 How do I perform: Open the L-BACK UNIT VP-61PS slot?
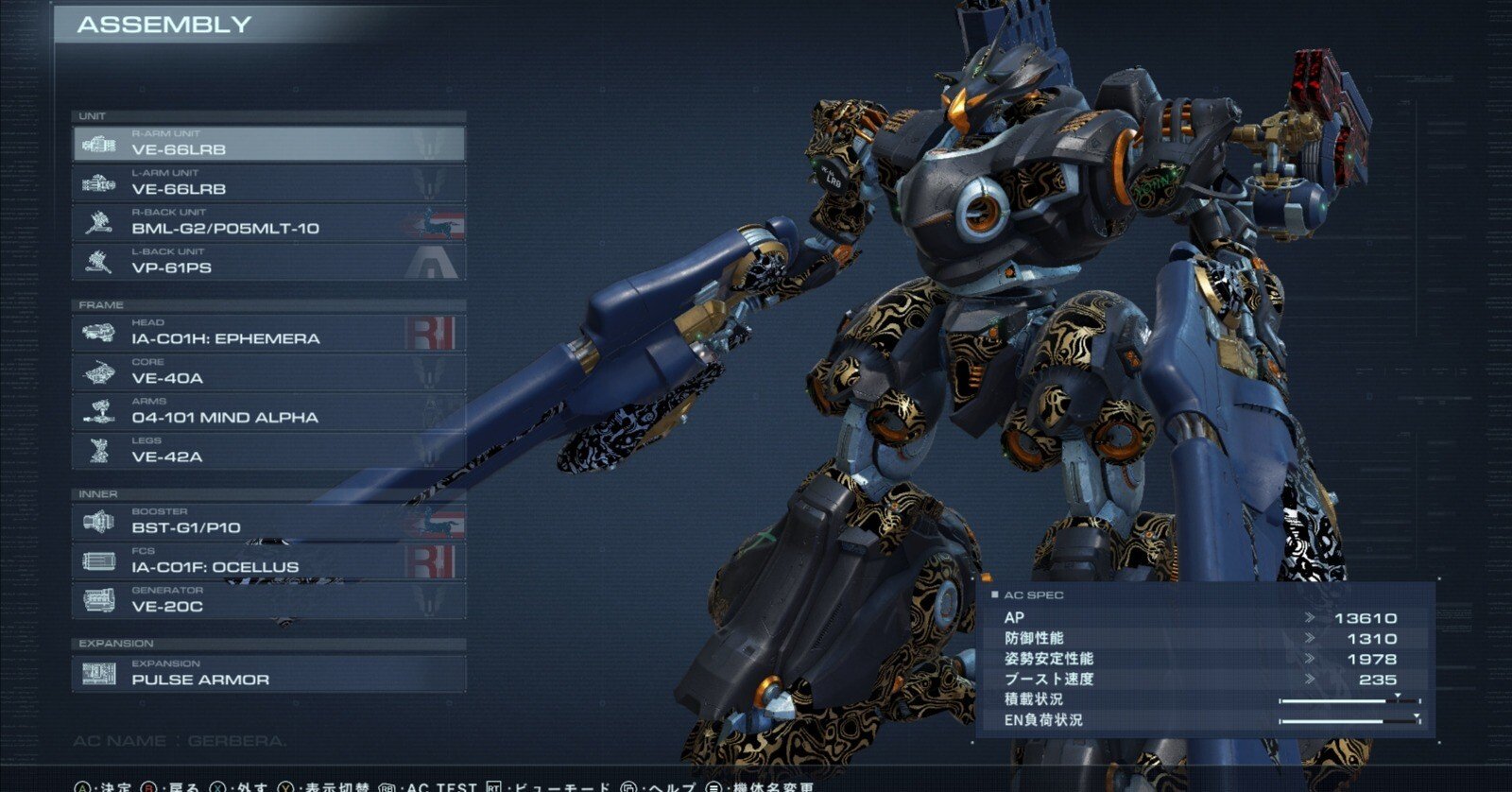tap(268, 262)
